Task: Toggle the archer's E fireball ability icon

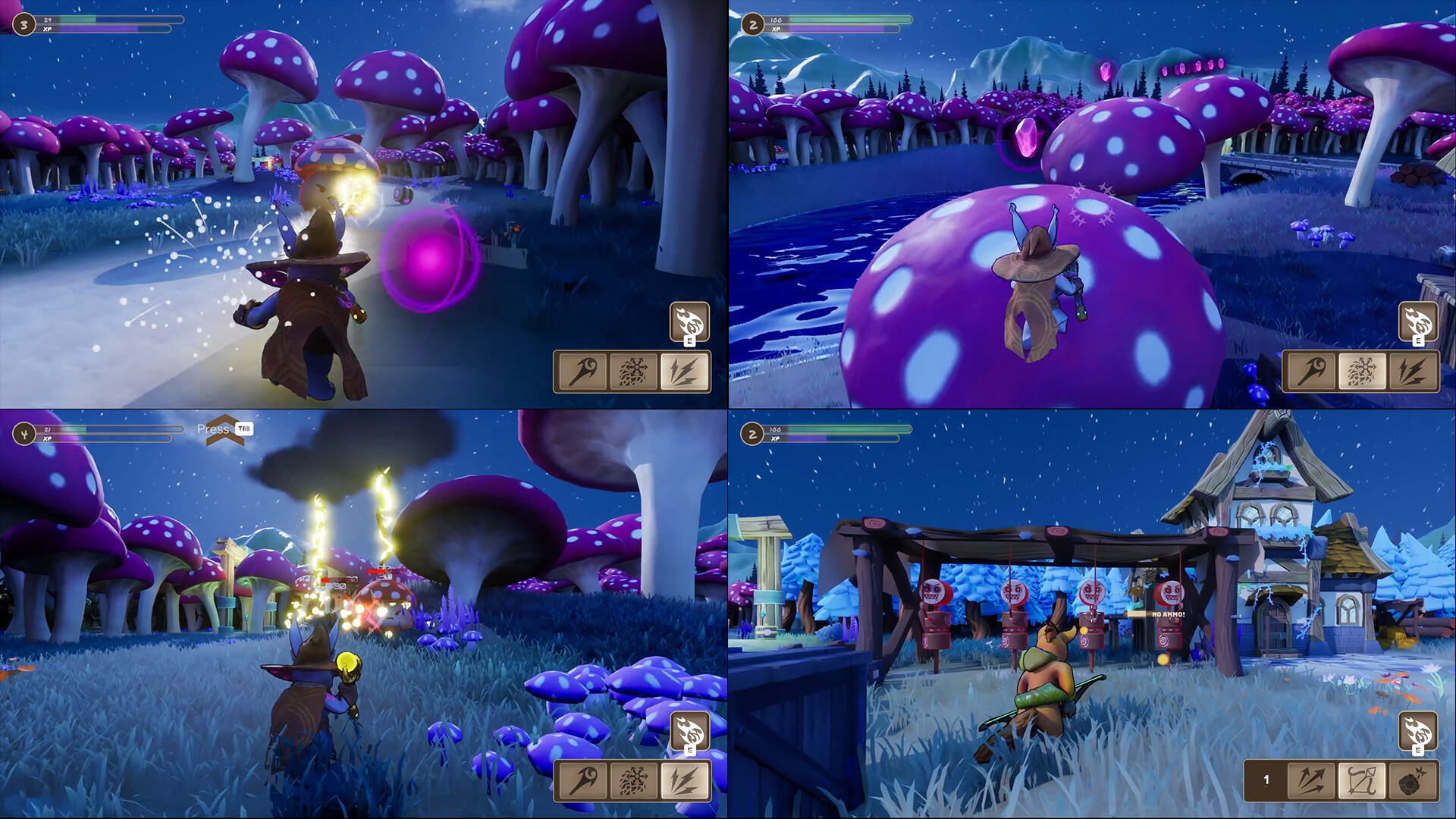Action: (x=1418, y=730)
